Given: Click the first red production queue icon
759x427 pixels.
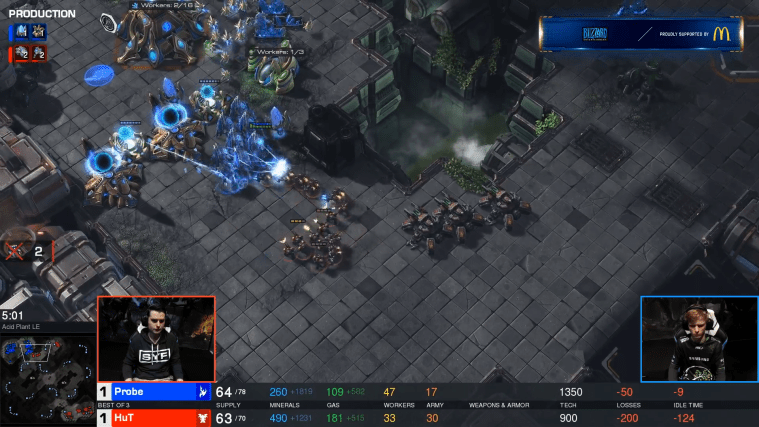Looking at the screenshot, I should click(19, 53).
